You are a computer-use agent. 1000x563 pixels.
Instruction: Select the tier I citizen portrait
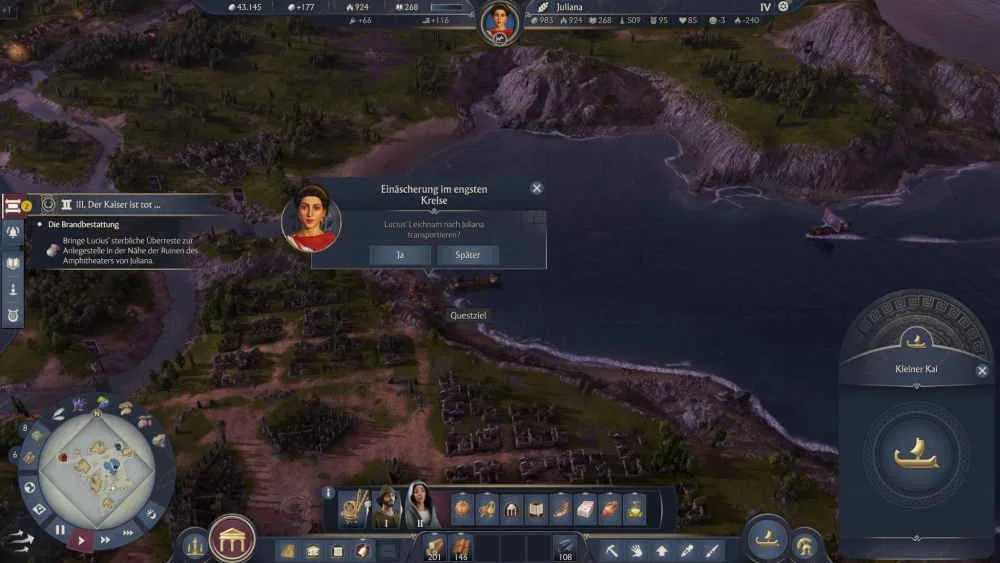click(x=386, y=506)
